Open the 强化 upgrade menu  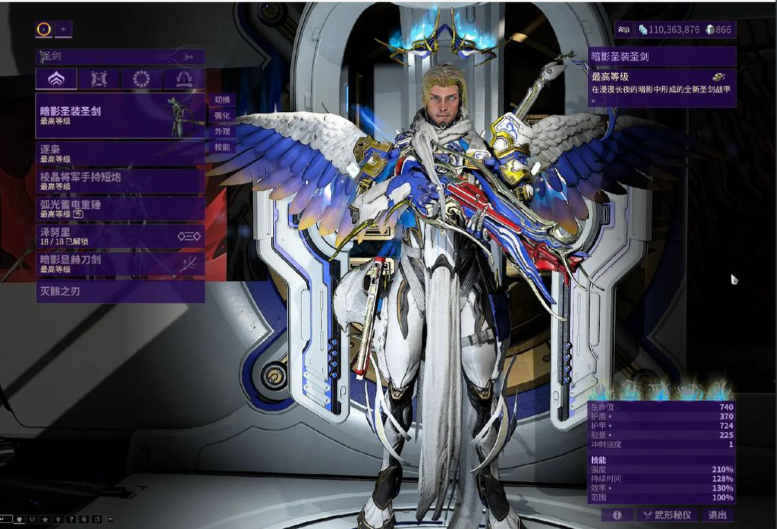221,116
